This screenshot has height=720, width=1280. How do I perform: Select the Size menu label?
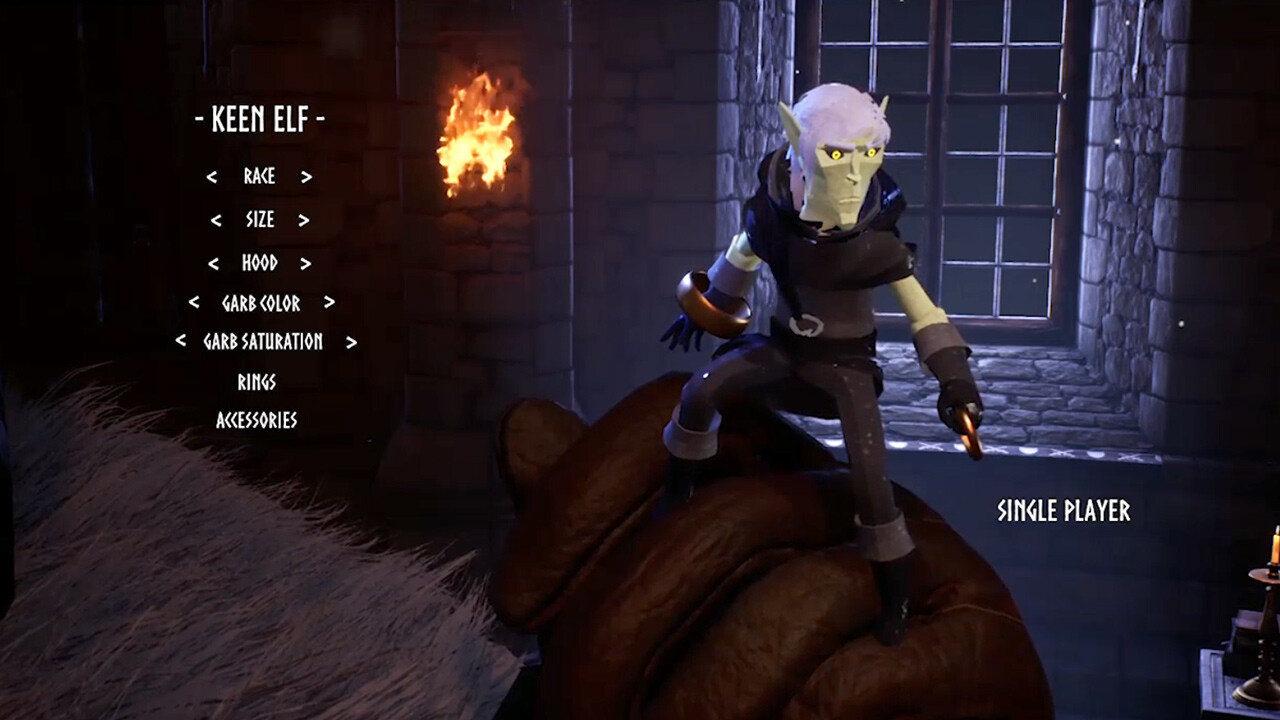click(258, 219)
